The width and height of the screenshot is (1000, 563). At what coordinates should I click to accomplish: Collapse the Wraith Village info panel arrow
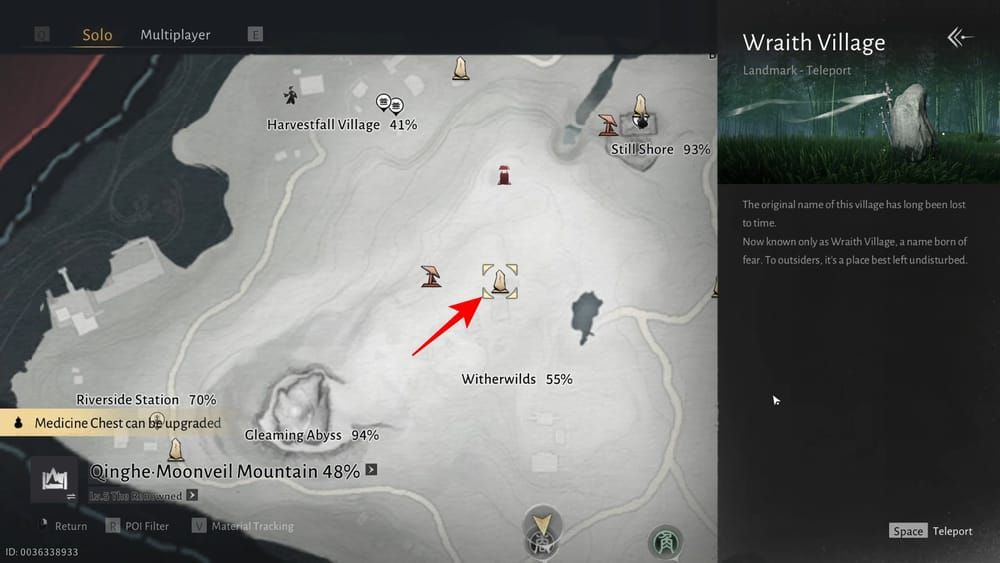(x=959, y=38)
